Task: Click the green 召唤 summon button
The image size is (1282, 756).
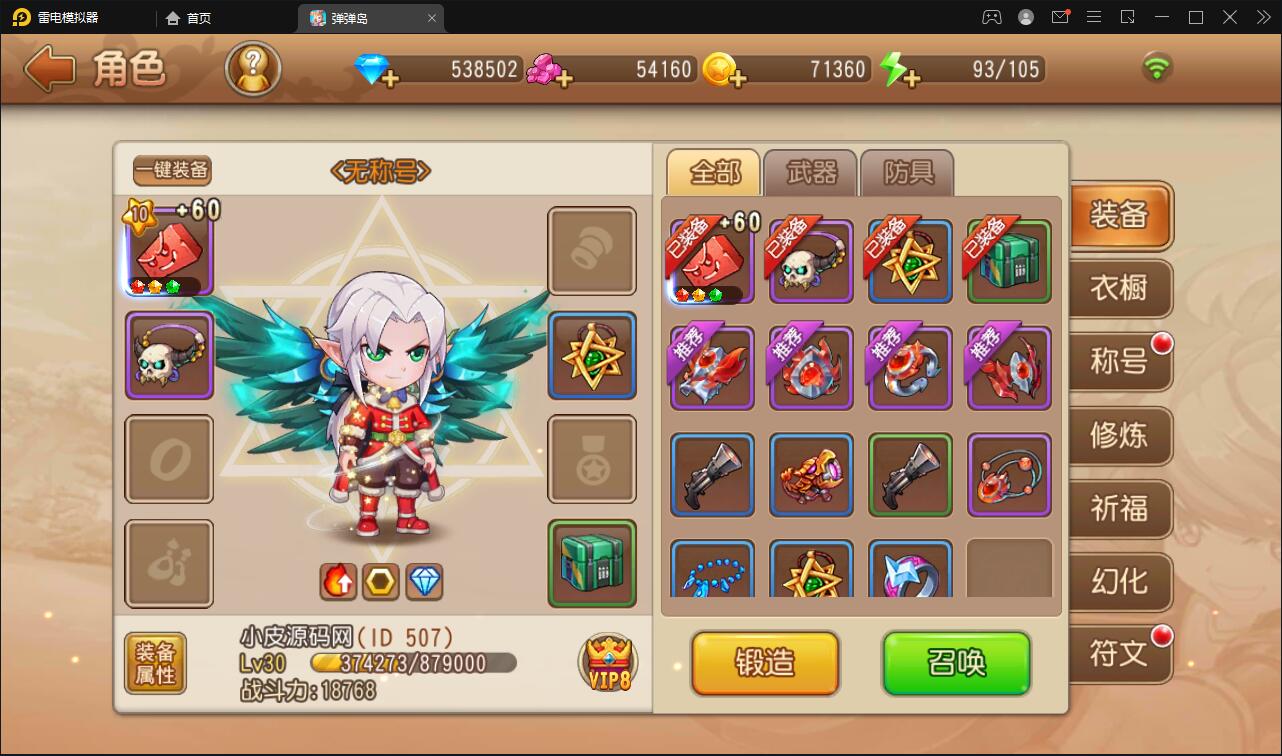Action: pyautogui.click(x=956, y=663)
